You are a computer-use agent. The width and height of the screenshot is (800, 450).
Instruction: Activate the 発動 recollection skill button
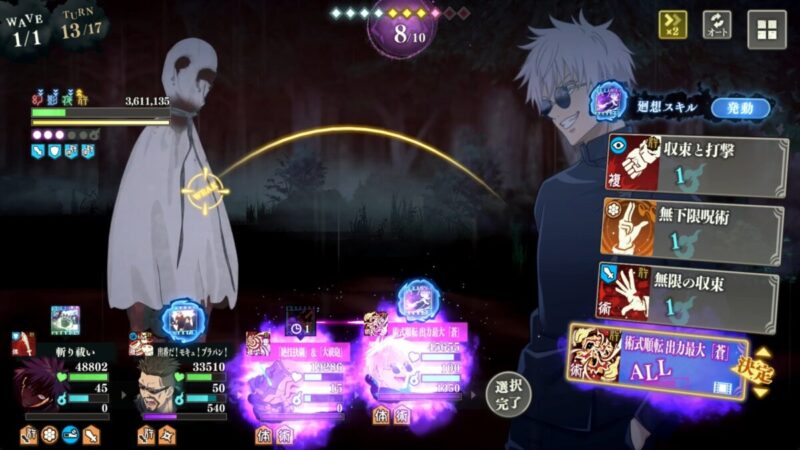[x=740, y=107]
